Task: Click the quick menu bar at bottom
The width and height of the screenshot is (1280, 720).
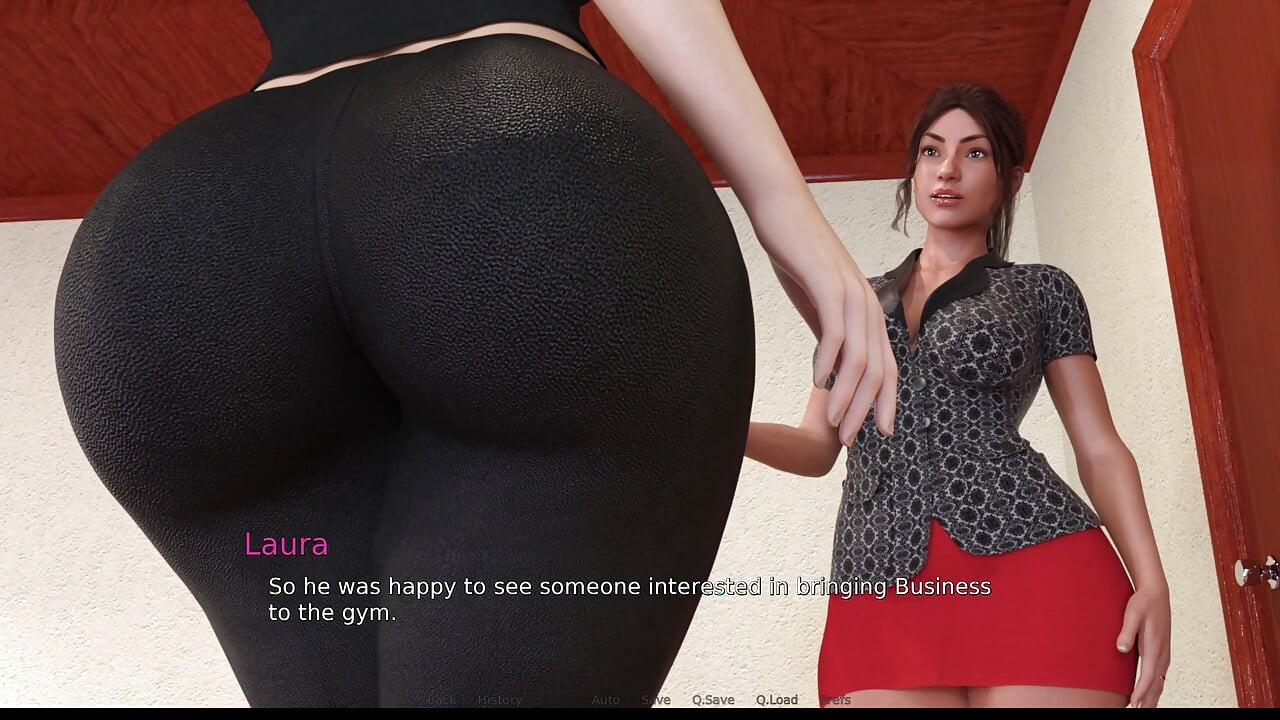Action: (x=640, y=701)
